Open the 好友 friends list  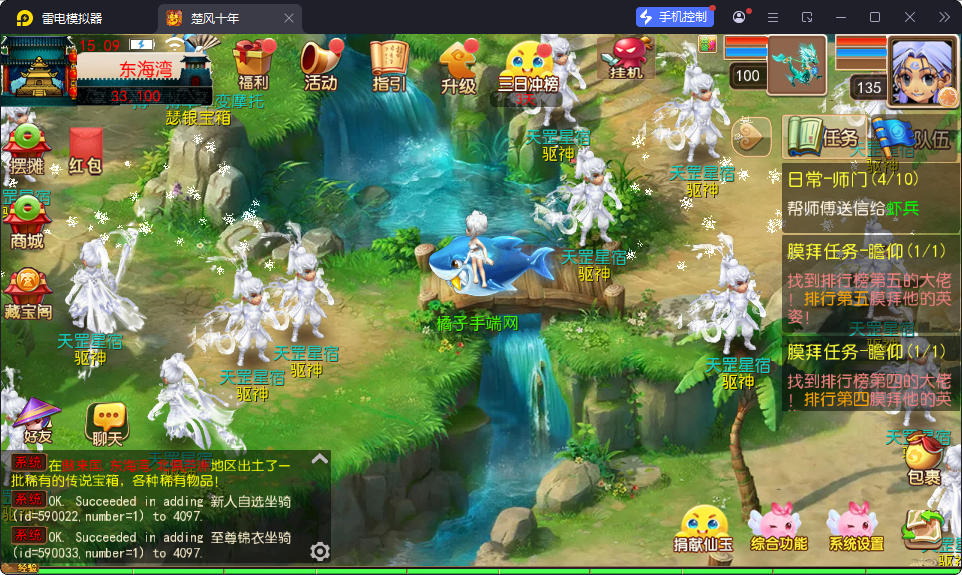click(38, 420)
